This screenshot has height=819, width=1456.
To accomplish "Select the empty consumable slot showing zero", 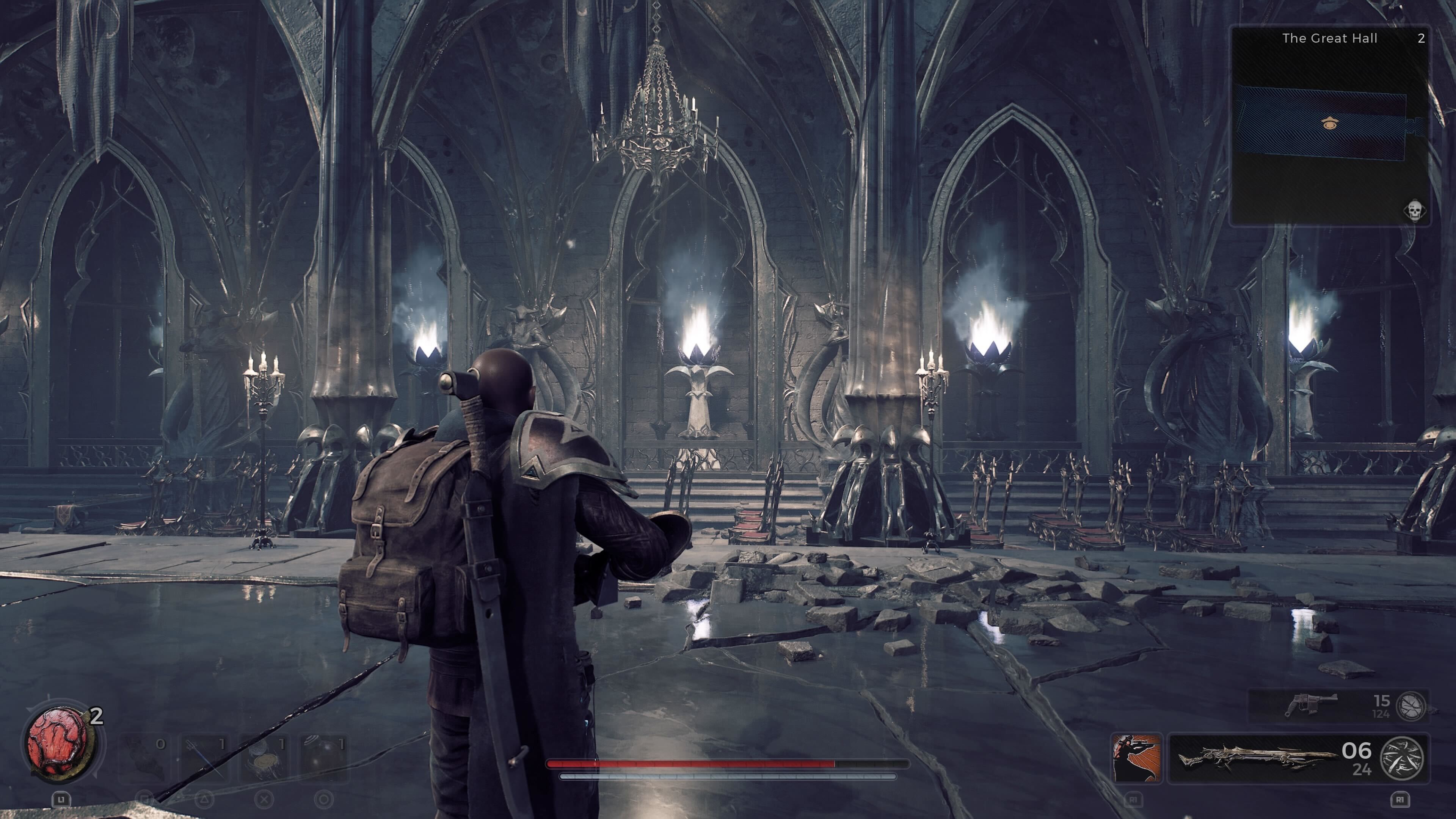I will coord(145,758).
